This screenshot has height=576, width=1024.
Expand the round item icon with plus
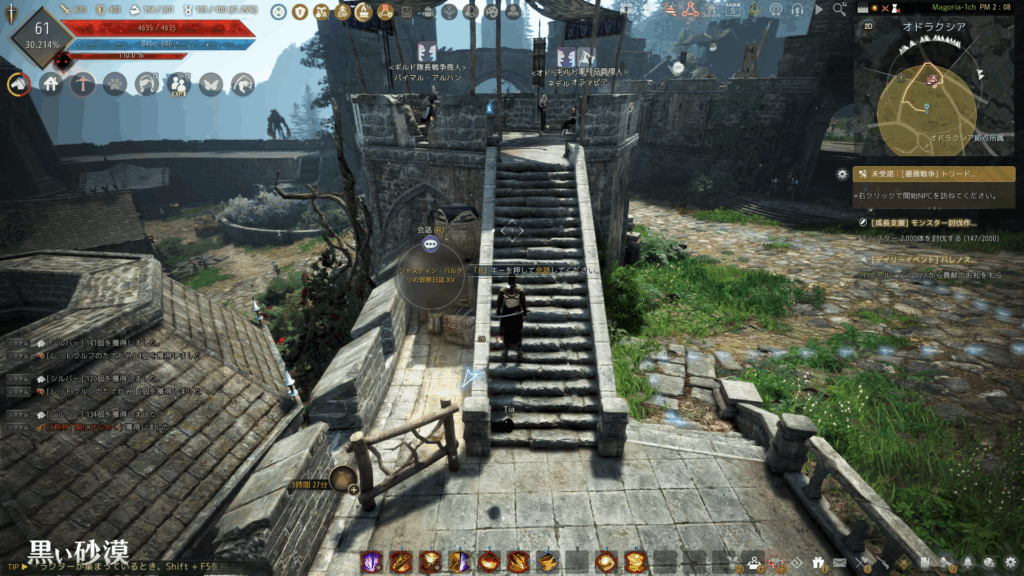(342, 479)
